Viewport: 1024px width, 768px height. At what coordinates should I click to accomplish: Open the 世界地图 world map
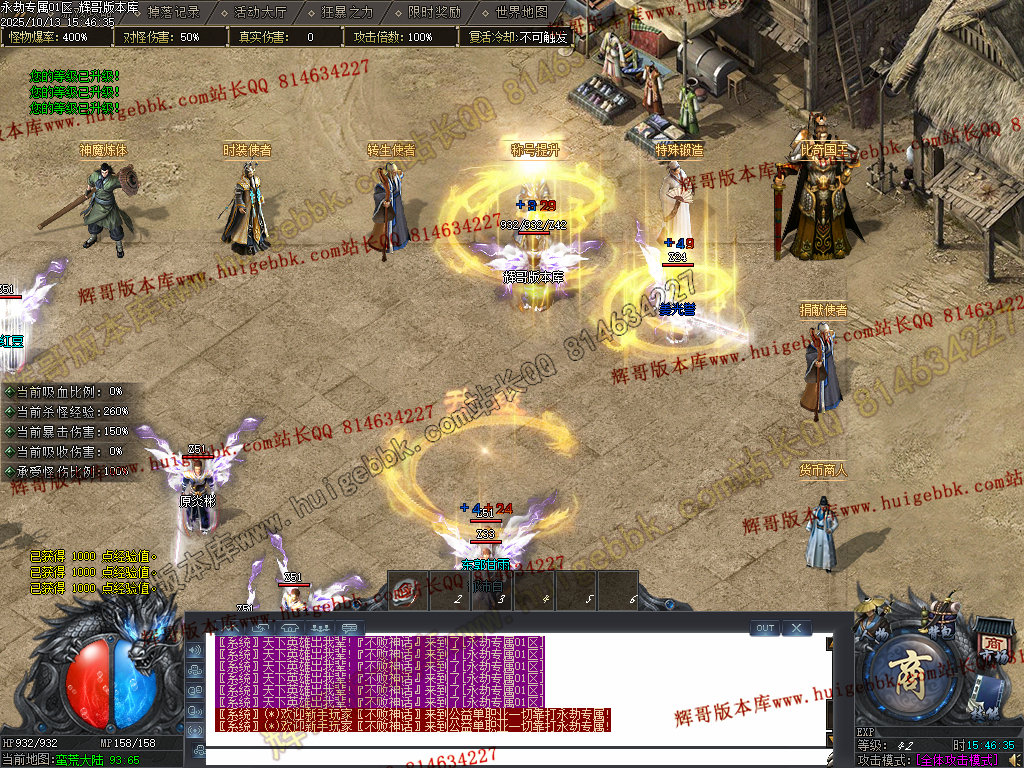(522, 13)
